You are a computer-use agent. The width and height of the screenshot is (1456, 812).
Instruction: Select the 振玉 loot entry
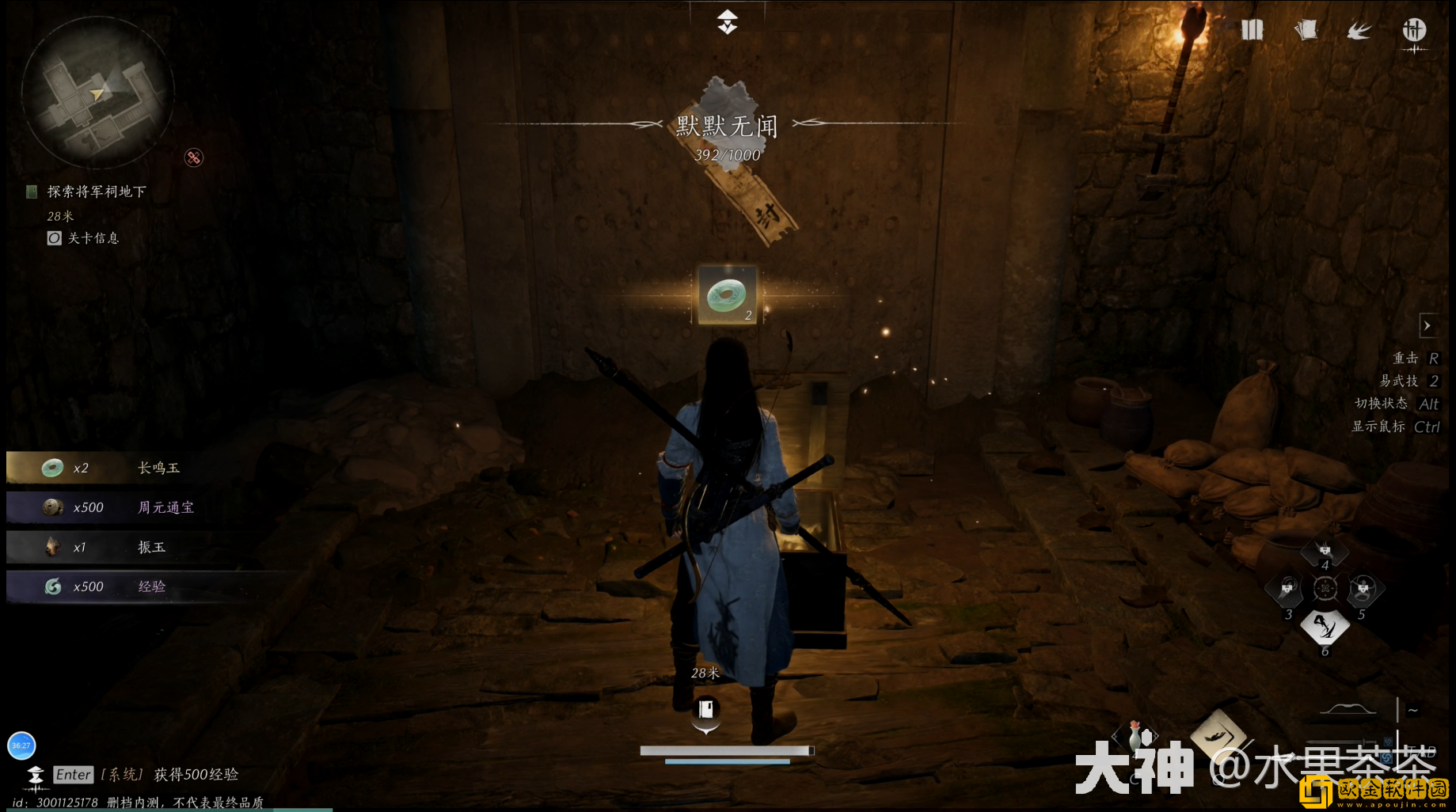(151, 547)
